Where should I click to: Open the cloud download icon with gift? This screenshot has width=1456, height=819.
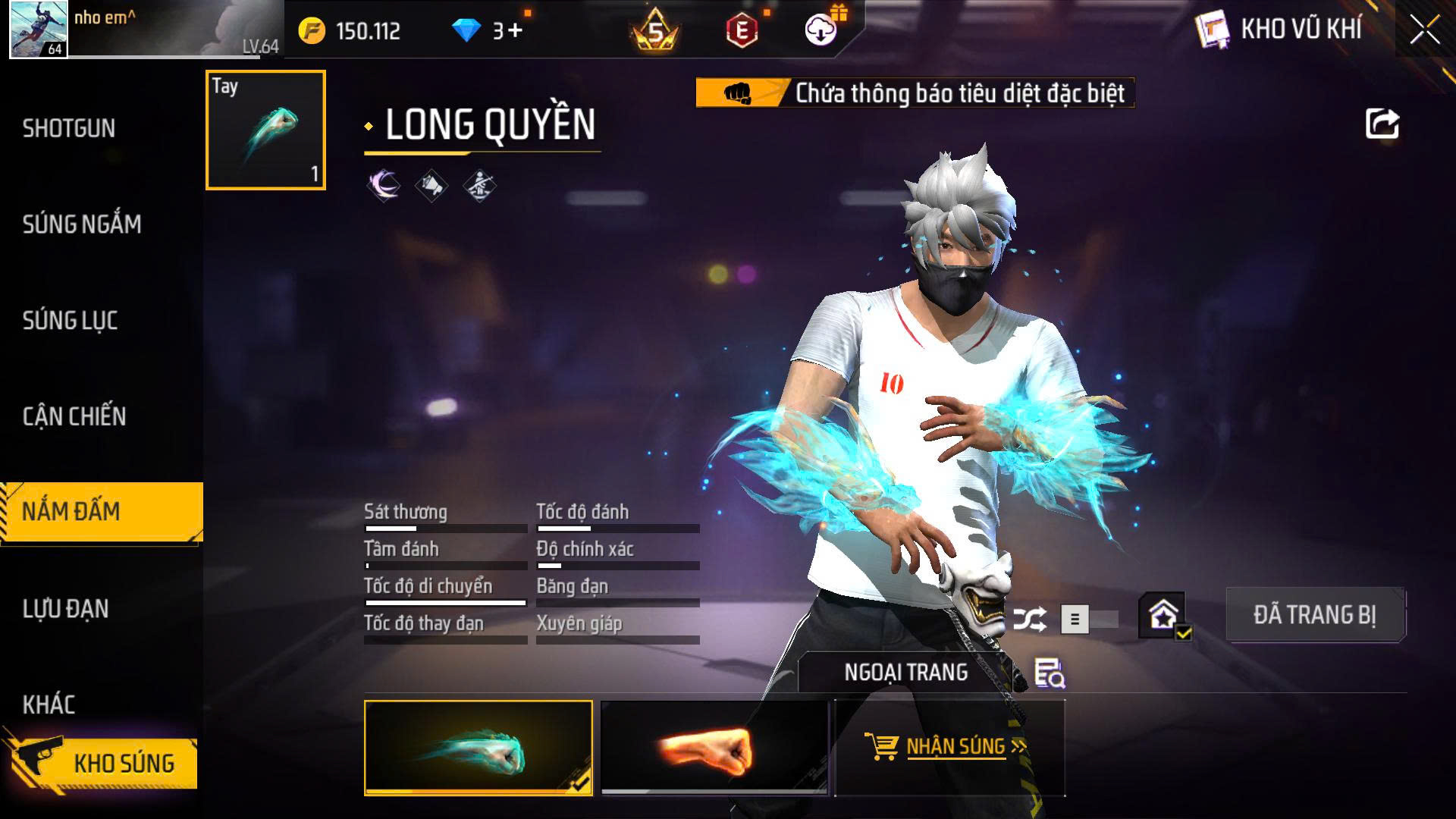tap(821, 30)
